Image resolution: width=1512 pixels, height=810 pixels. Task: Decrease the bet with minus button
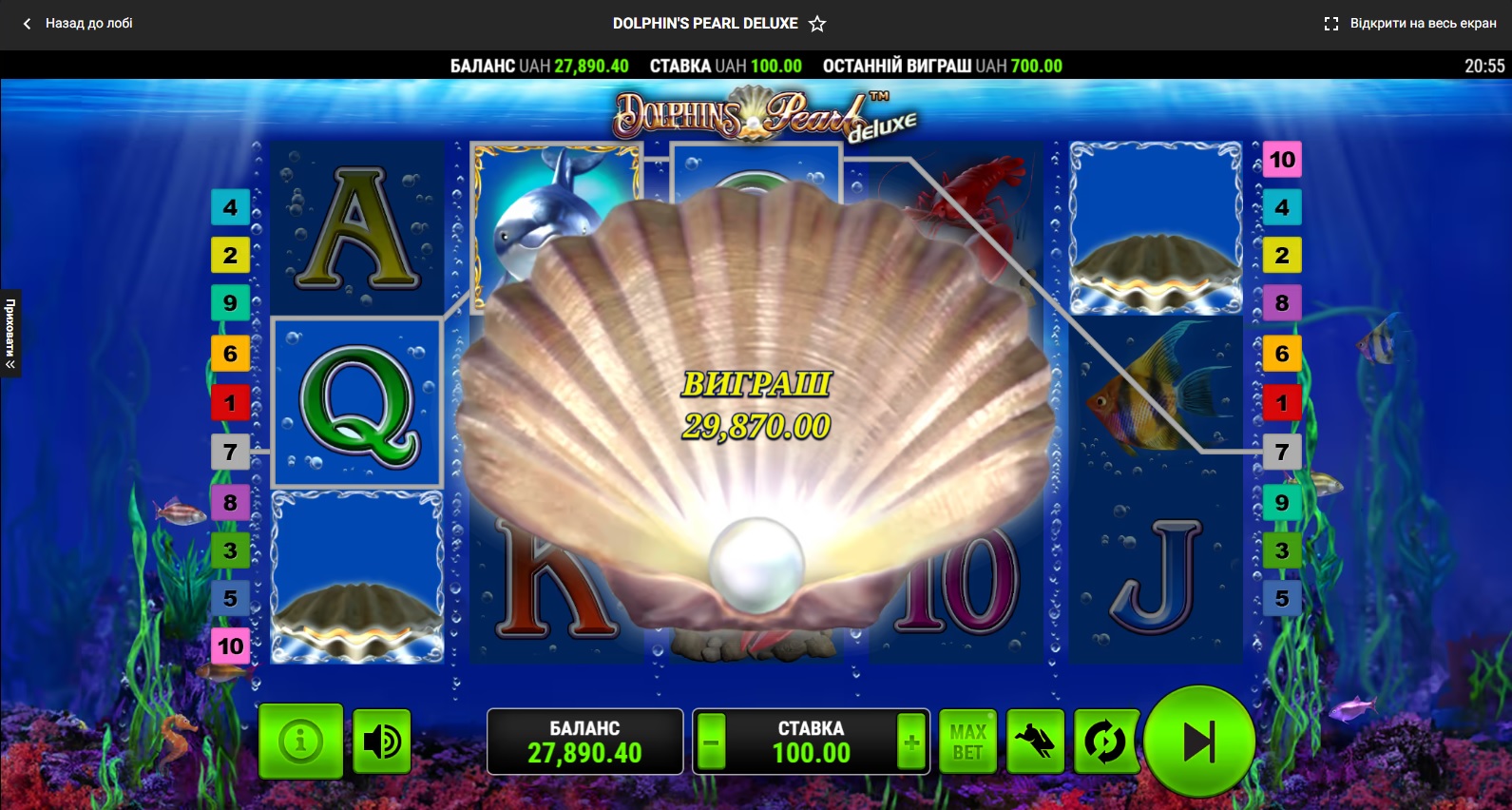pos(711,742)
